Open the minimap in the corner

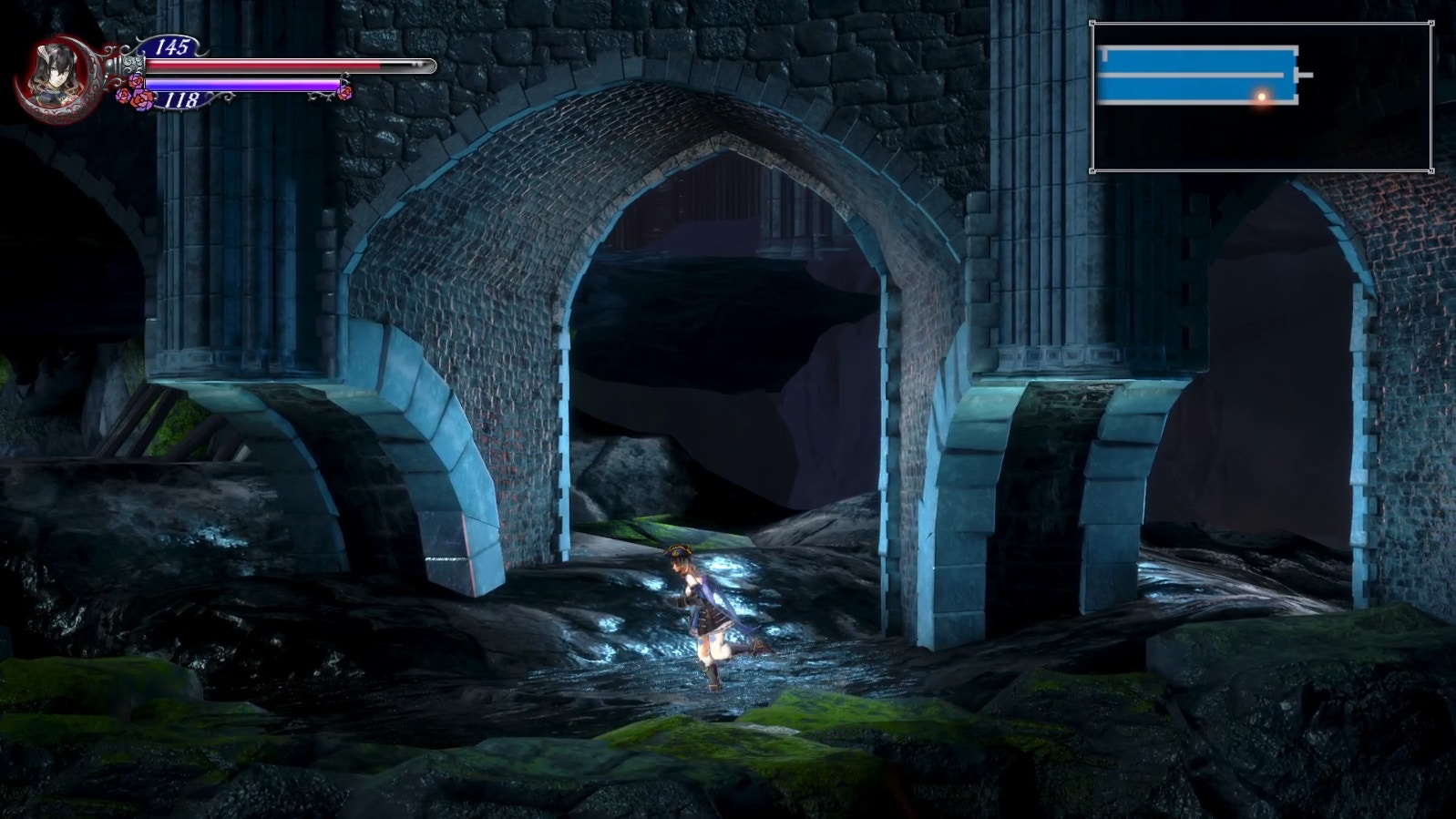pyautogui.click(x=1262, y=97)
